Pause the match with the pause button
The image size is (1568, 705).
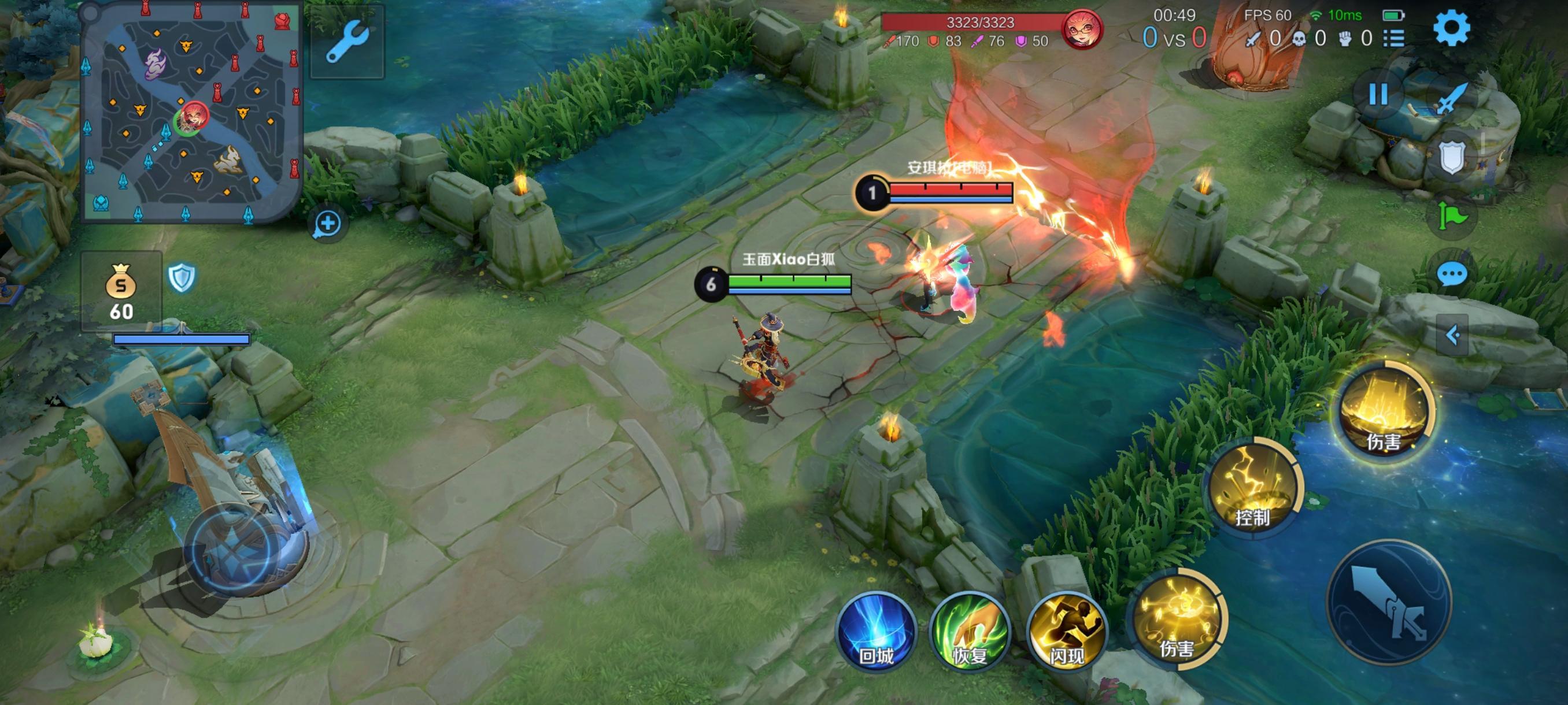(x=1378, y=95)
